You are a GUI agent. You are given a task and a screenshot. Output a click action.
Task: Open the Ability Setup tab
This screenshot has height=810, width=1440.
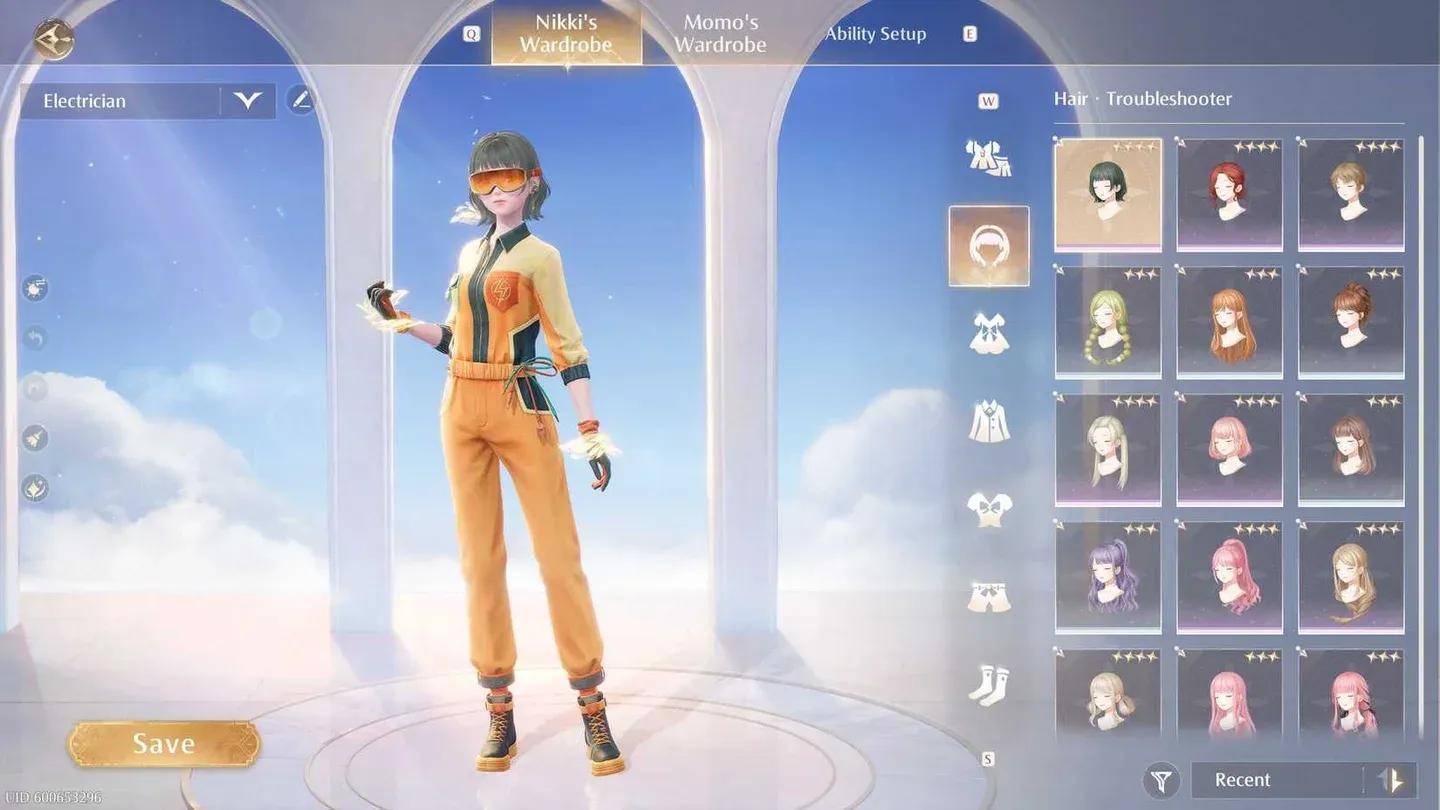click(875, 33)
